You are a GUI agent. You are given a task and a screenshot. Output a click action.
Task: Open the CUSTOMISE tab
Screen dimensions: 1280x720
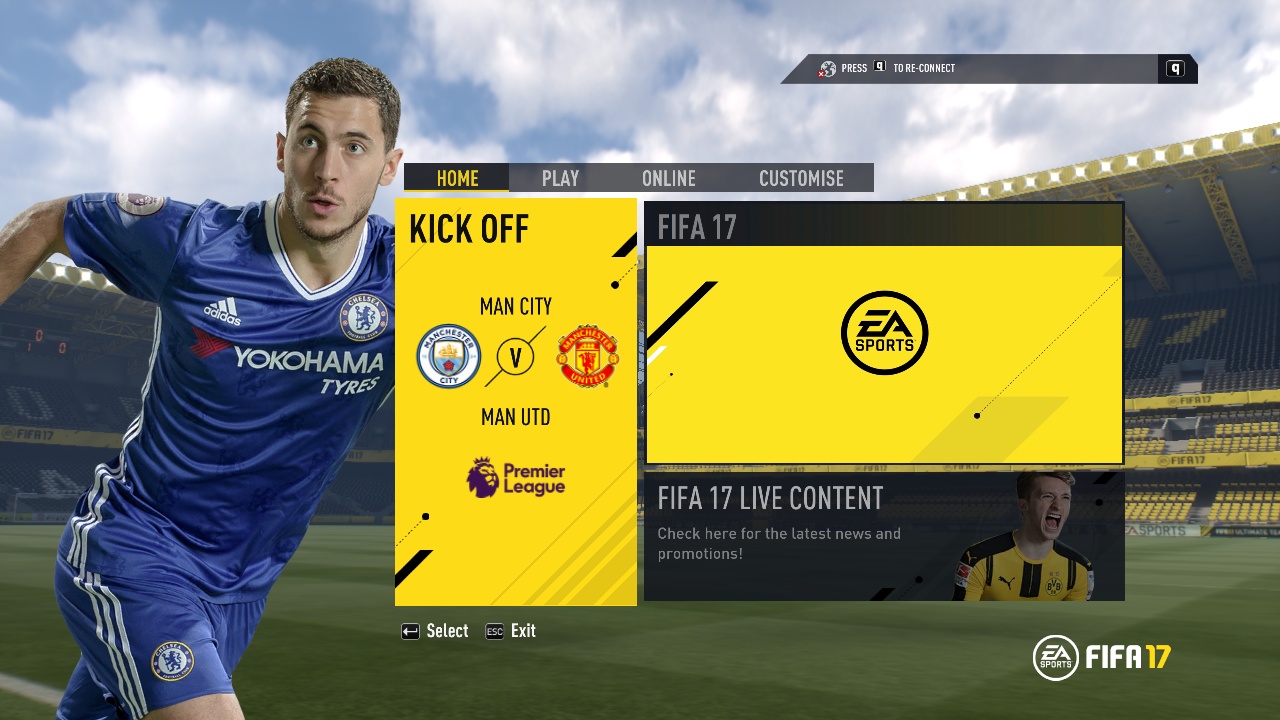pyautogui.click(x=800, y=178)
